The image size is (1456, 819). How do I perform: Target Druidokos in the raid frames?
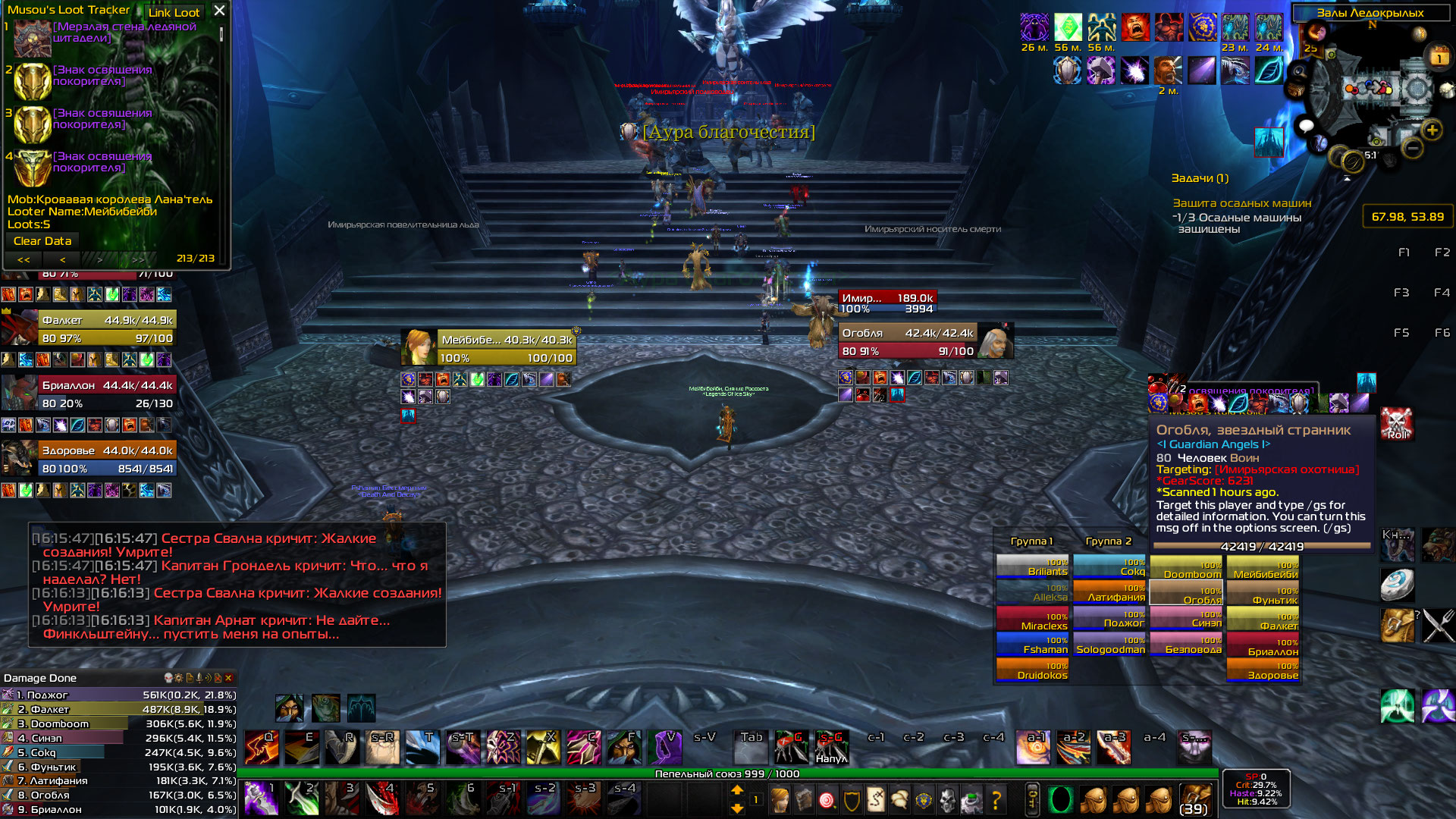click(x=1033, y=671)
